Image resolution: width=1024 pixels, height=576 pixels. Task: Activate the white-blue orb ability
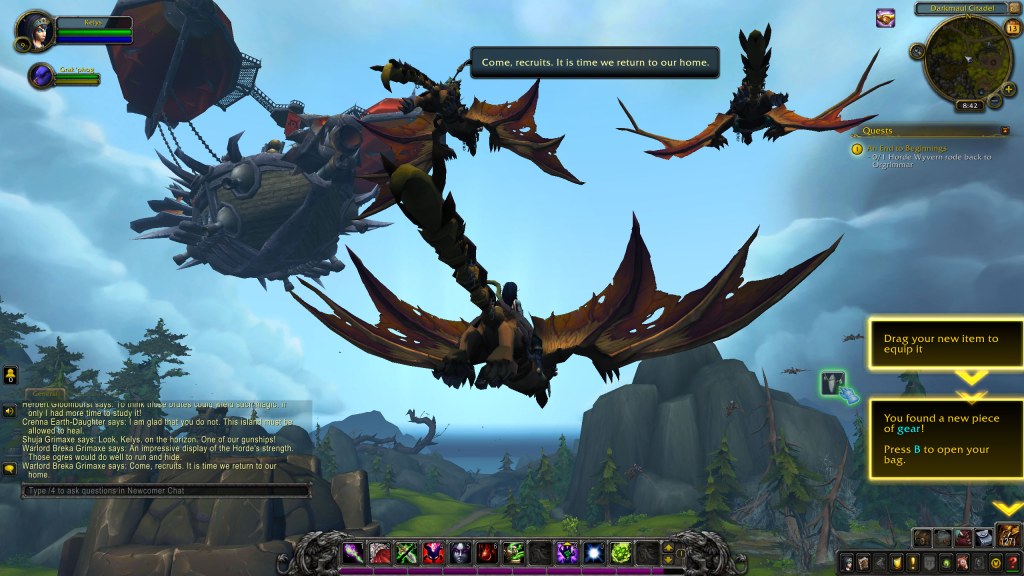click(x=595, y=552)
